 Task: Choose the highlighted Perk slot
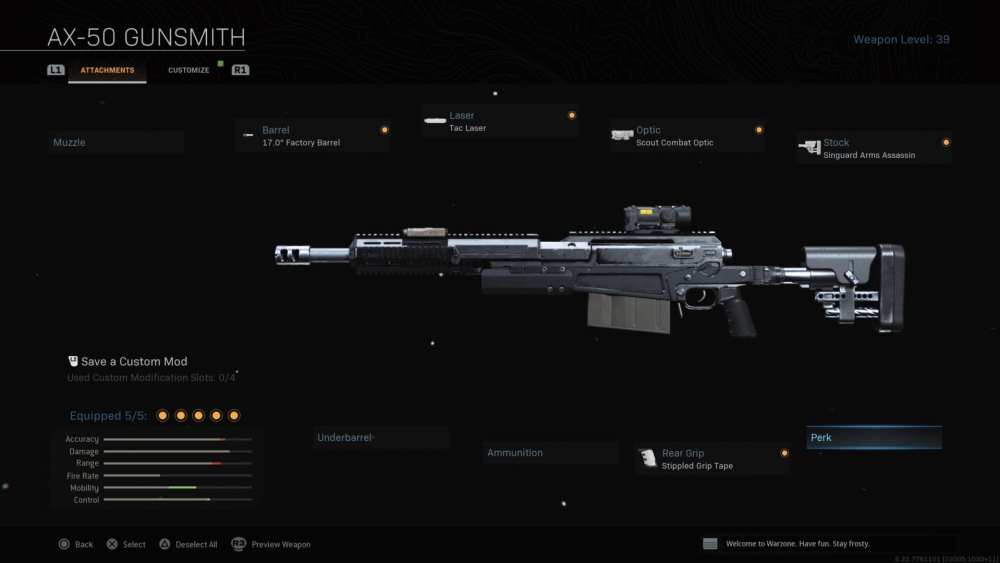coord(874,438)
